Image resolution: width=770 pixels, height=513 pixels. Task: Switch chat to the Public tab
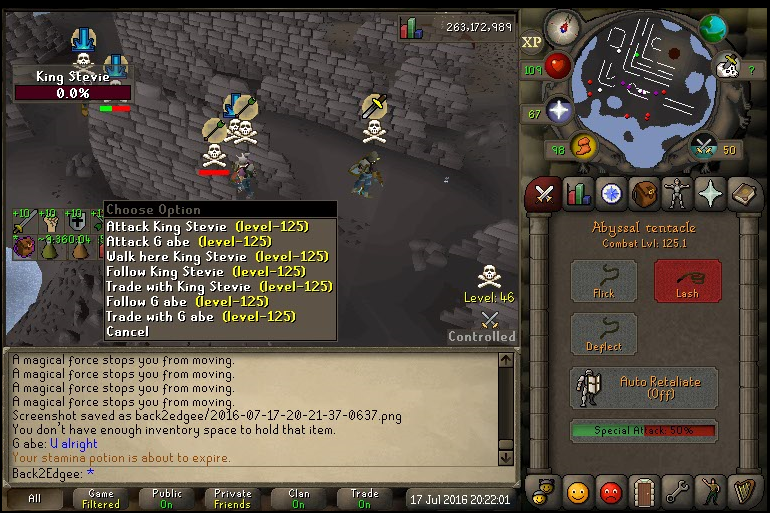click(167, 498)
